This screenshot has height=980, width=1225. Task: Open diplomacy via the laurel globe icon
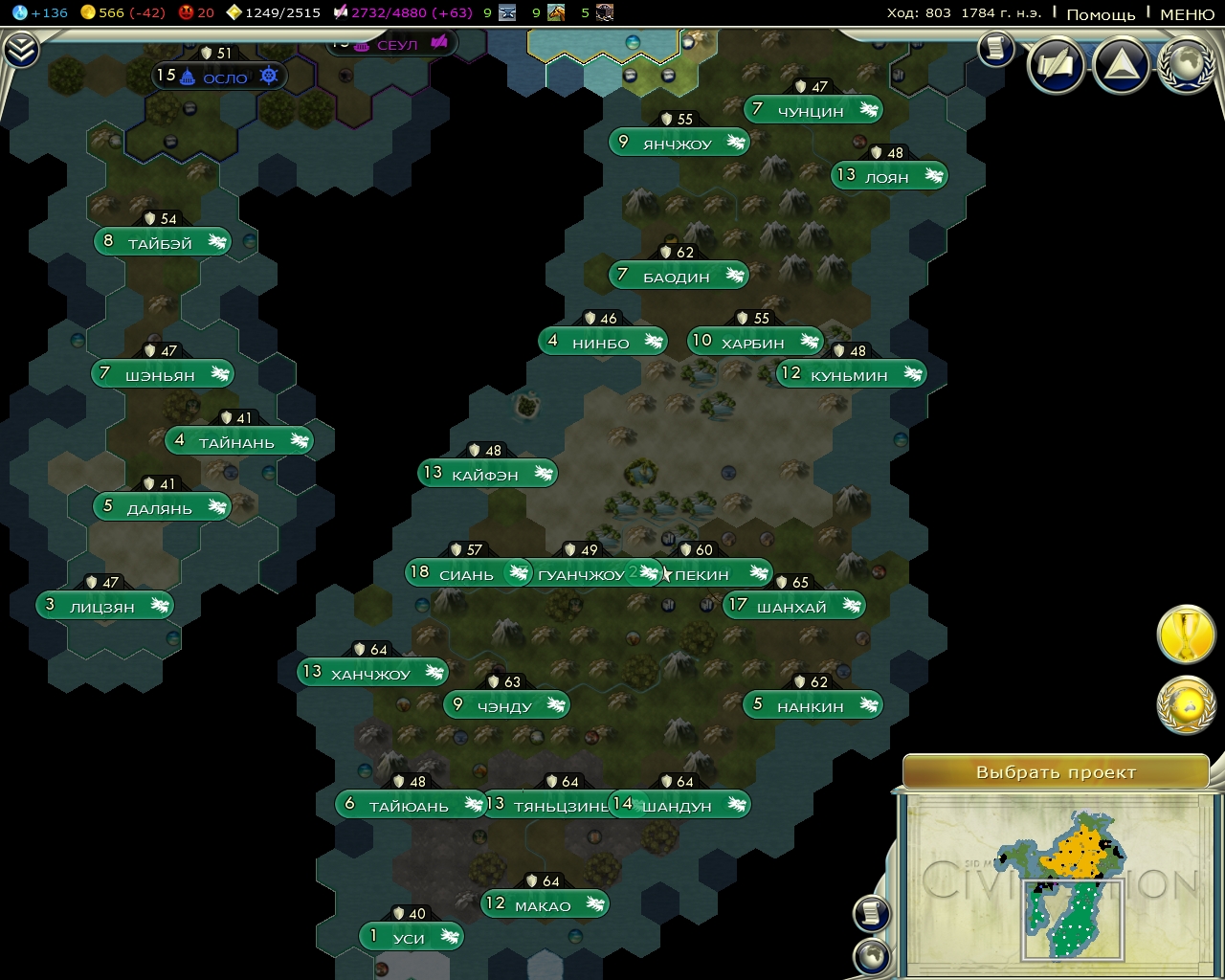1187,65
